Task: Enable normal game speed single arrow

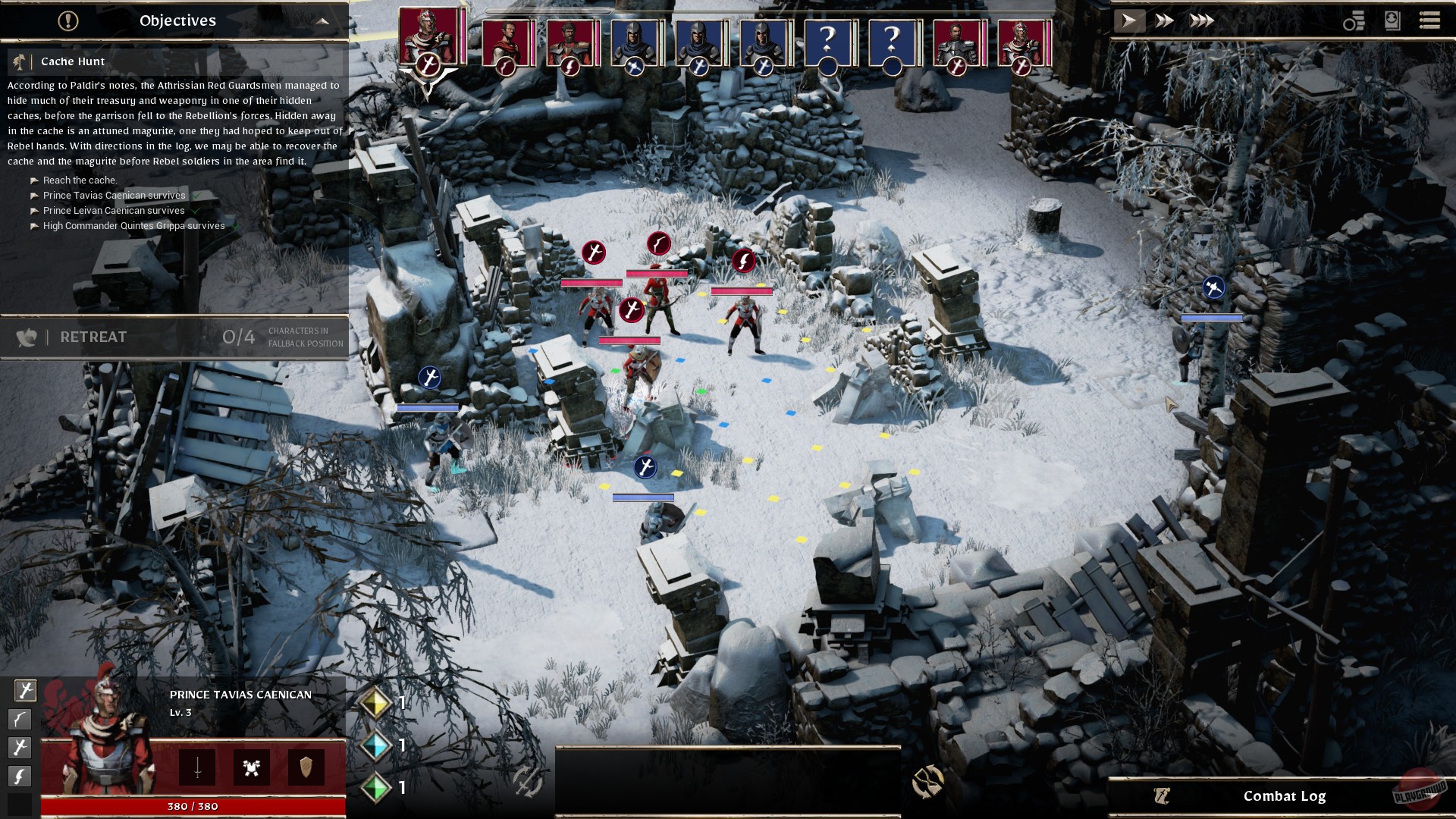Action: click(1130, 20)
